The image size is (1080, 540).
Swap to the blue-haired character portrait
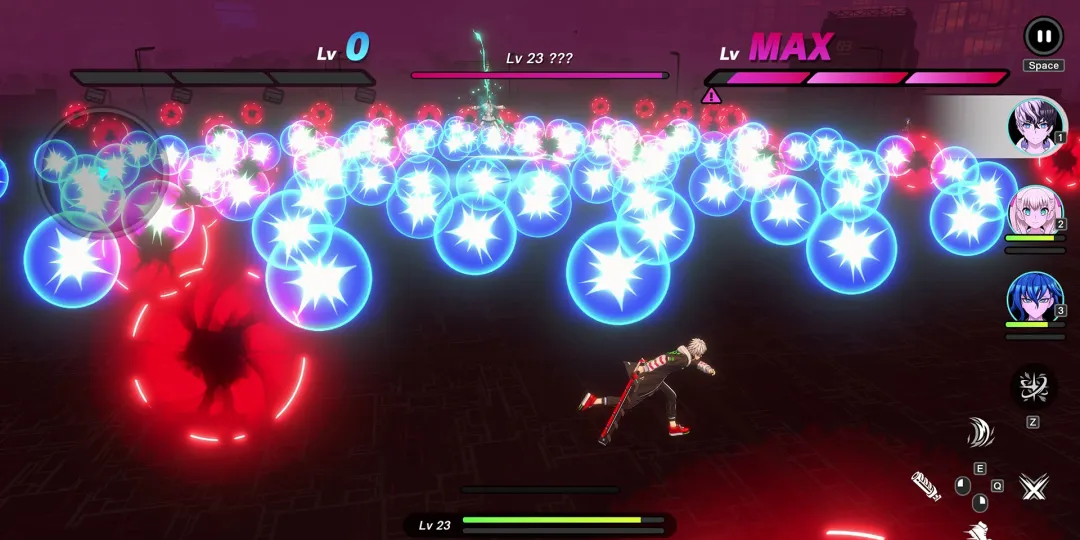pos(1035,300)
